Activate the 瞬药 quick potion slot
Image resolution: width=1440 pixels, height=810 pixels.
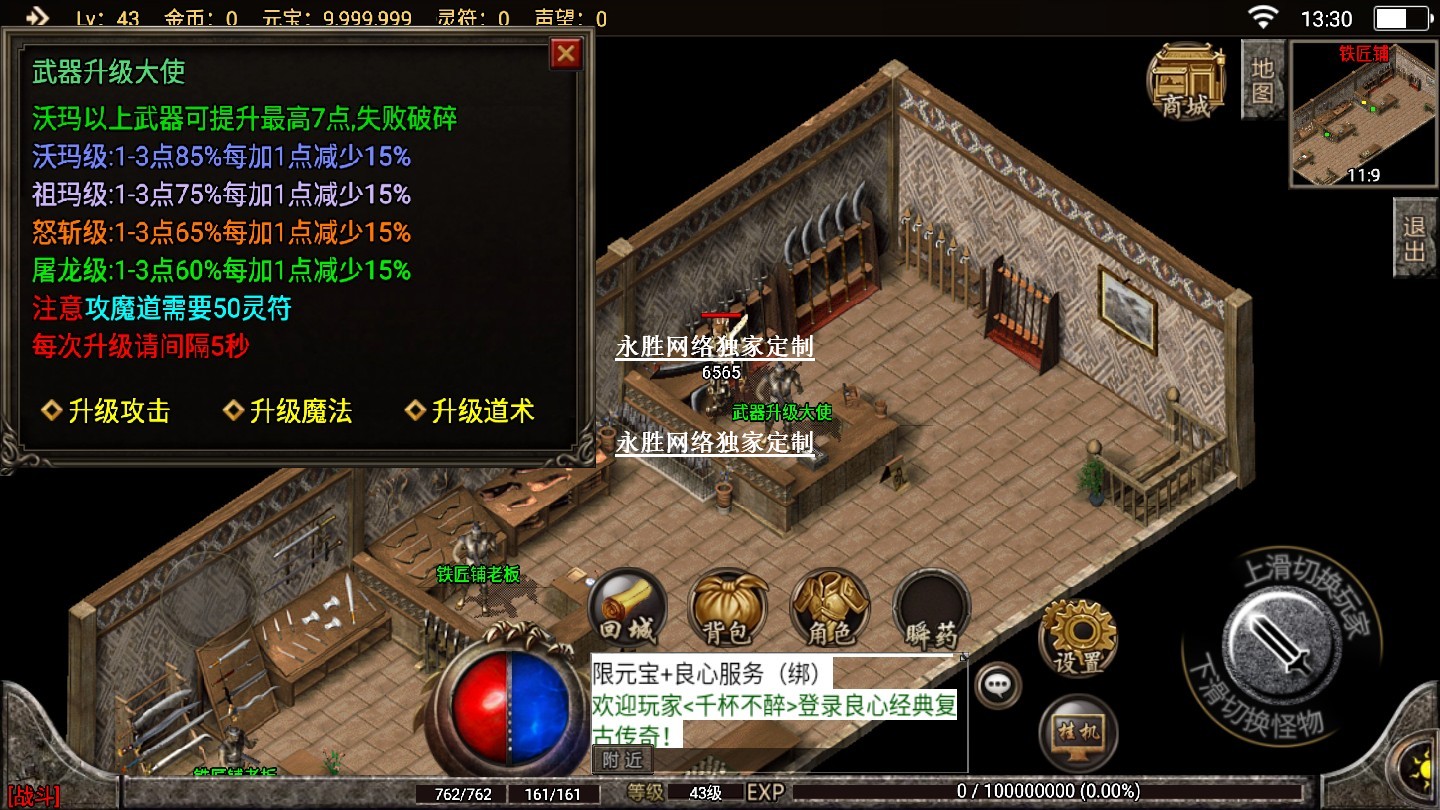click(x=932, y=608)
